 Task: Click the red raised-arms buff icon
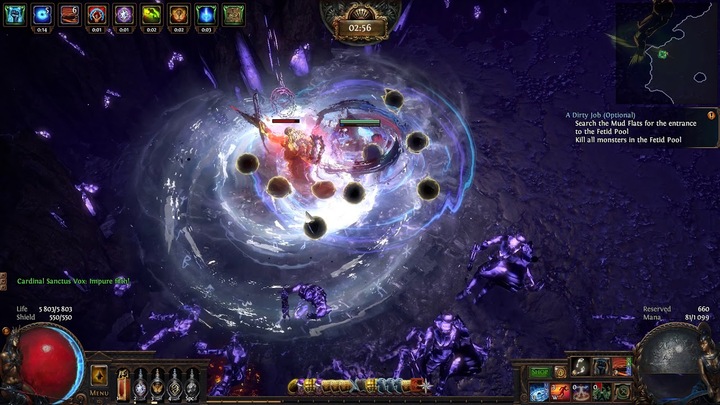(97, 14)
